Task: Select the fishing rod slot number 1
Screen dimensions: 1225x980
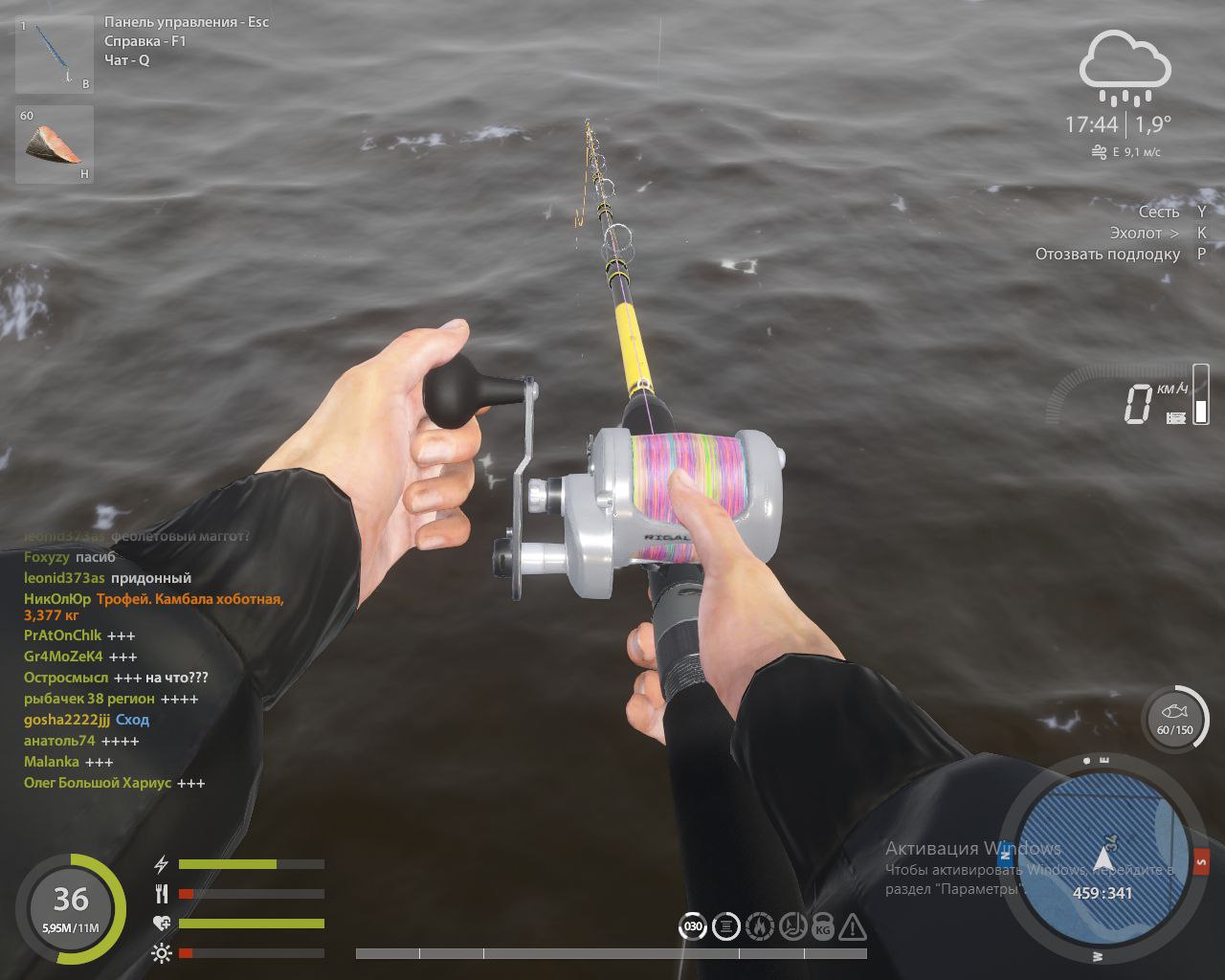Action: tap(55, 55)
